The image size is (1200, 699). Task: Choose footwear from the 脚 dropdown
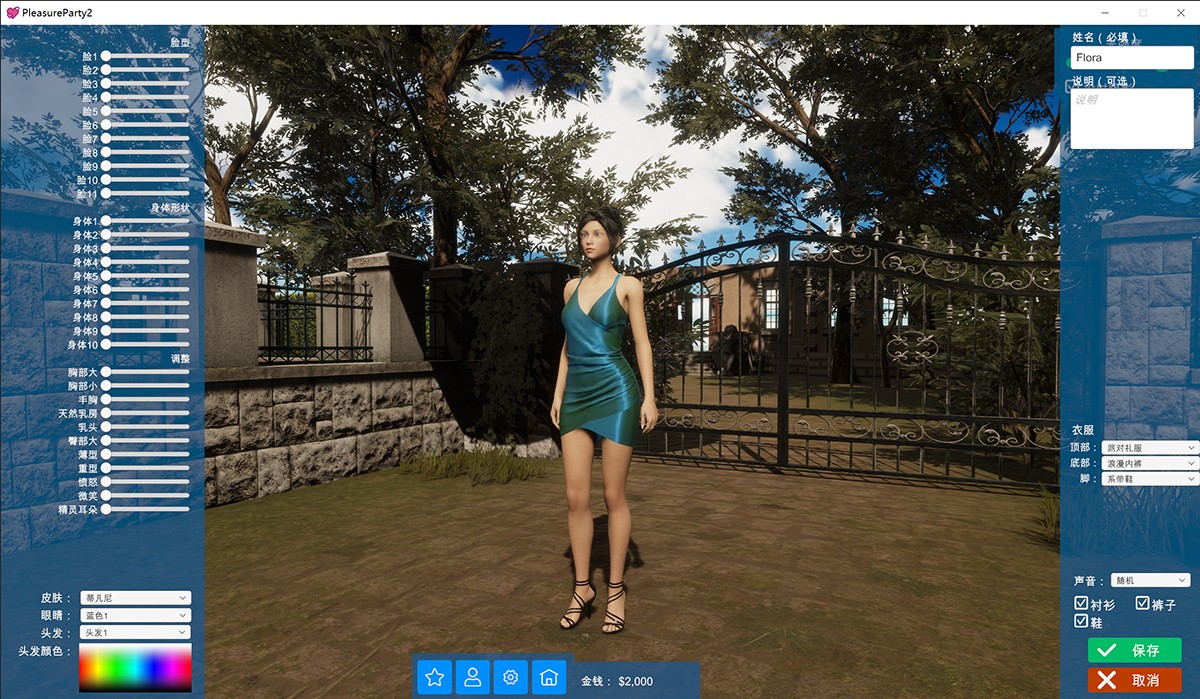coord(1149,479)
